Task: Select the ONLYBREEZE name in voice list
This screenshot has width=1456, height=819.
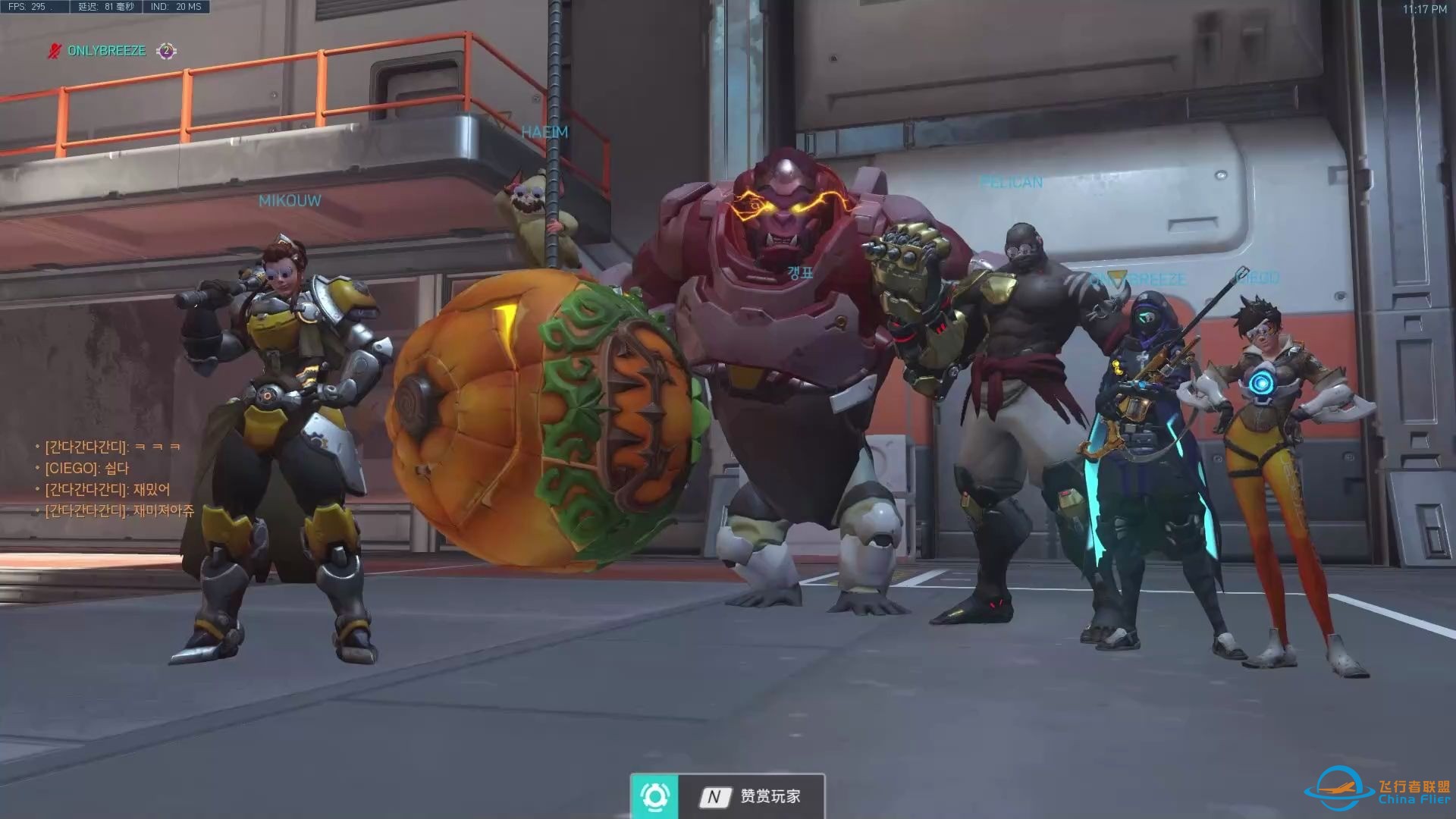Action: [106, 51]
